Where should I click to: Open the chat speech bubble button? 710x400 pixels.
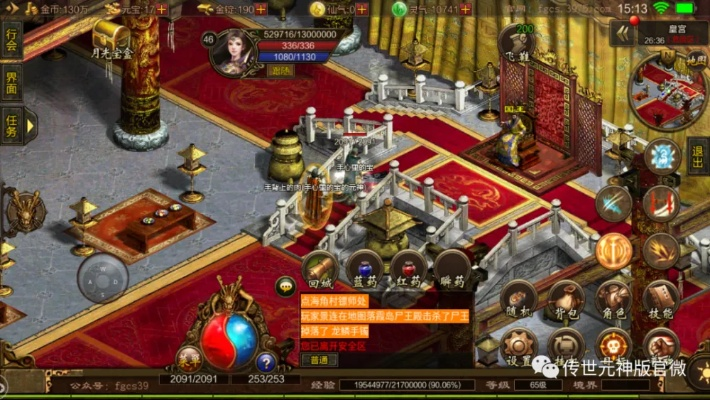click(284, 285)
